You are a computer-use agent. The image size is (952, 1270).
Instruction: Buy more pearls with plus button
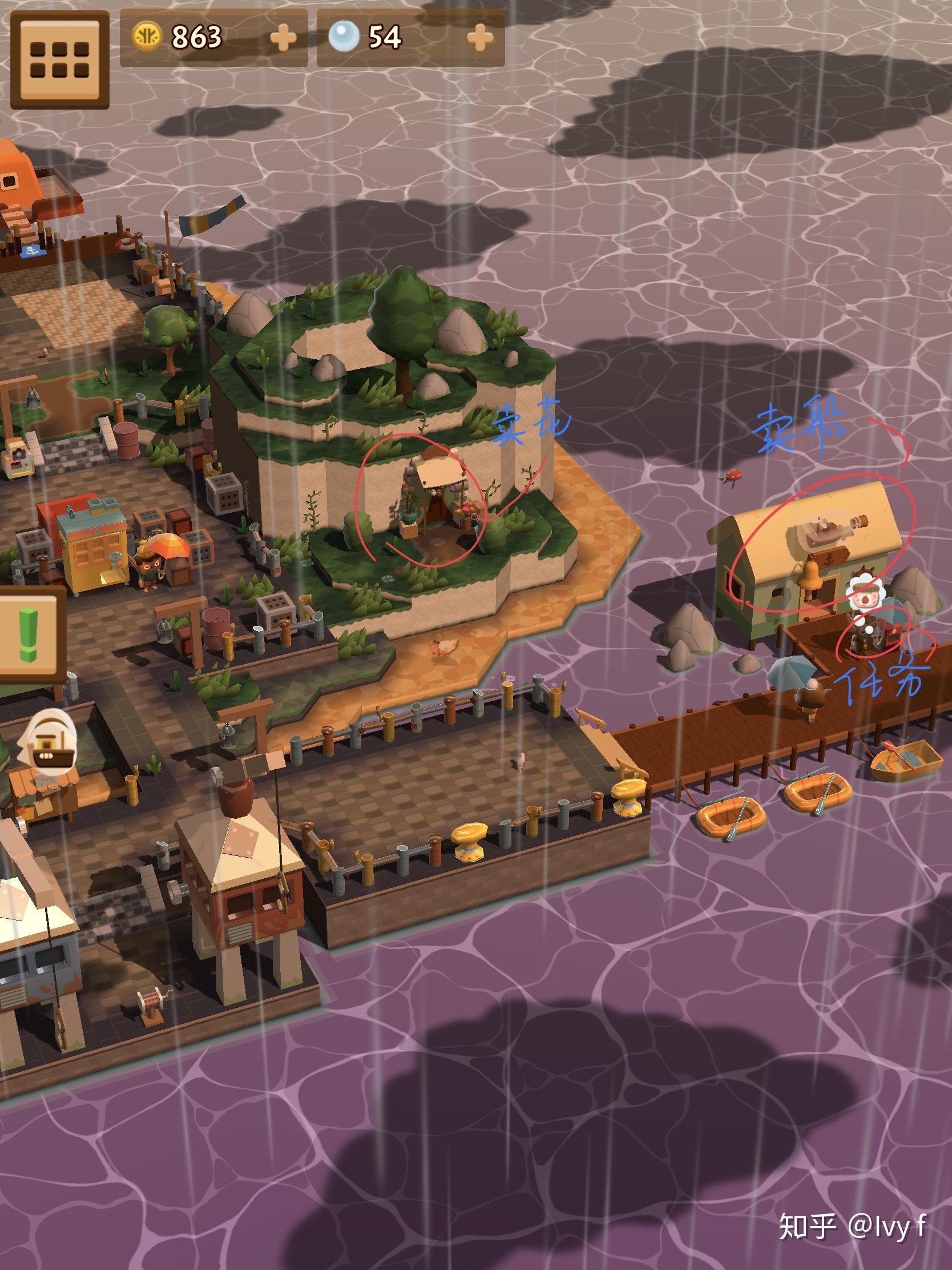tap(480, 38)
